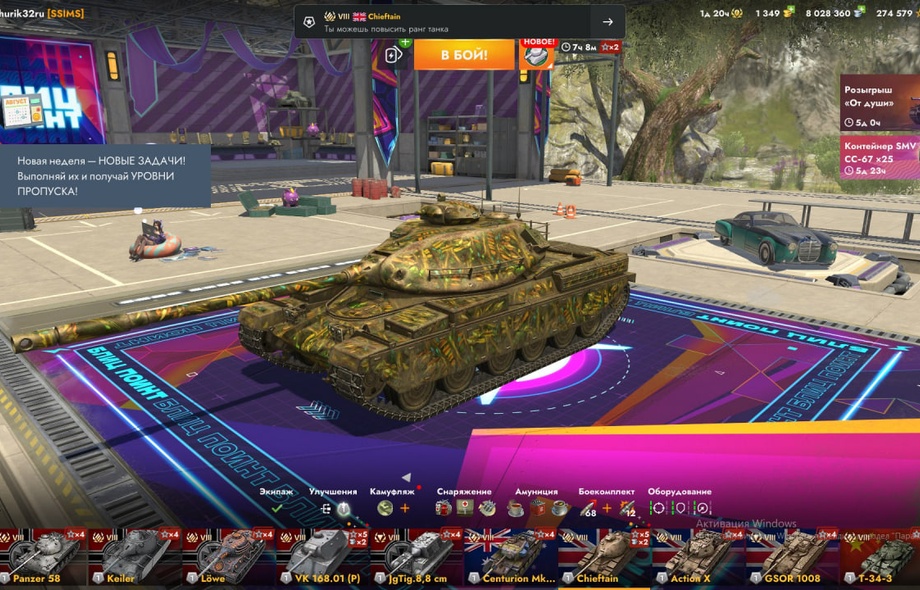Choose the Action X tank
The image size is (920, 590).
coord(697,557)
